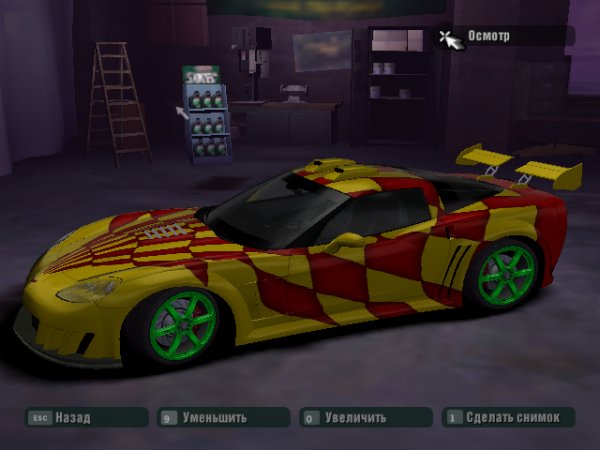Viewport: 600px width, 450px height.
Task: Take a snapshot with Сделать снимок
Action: pyautogui.click(x=510, y=417)
